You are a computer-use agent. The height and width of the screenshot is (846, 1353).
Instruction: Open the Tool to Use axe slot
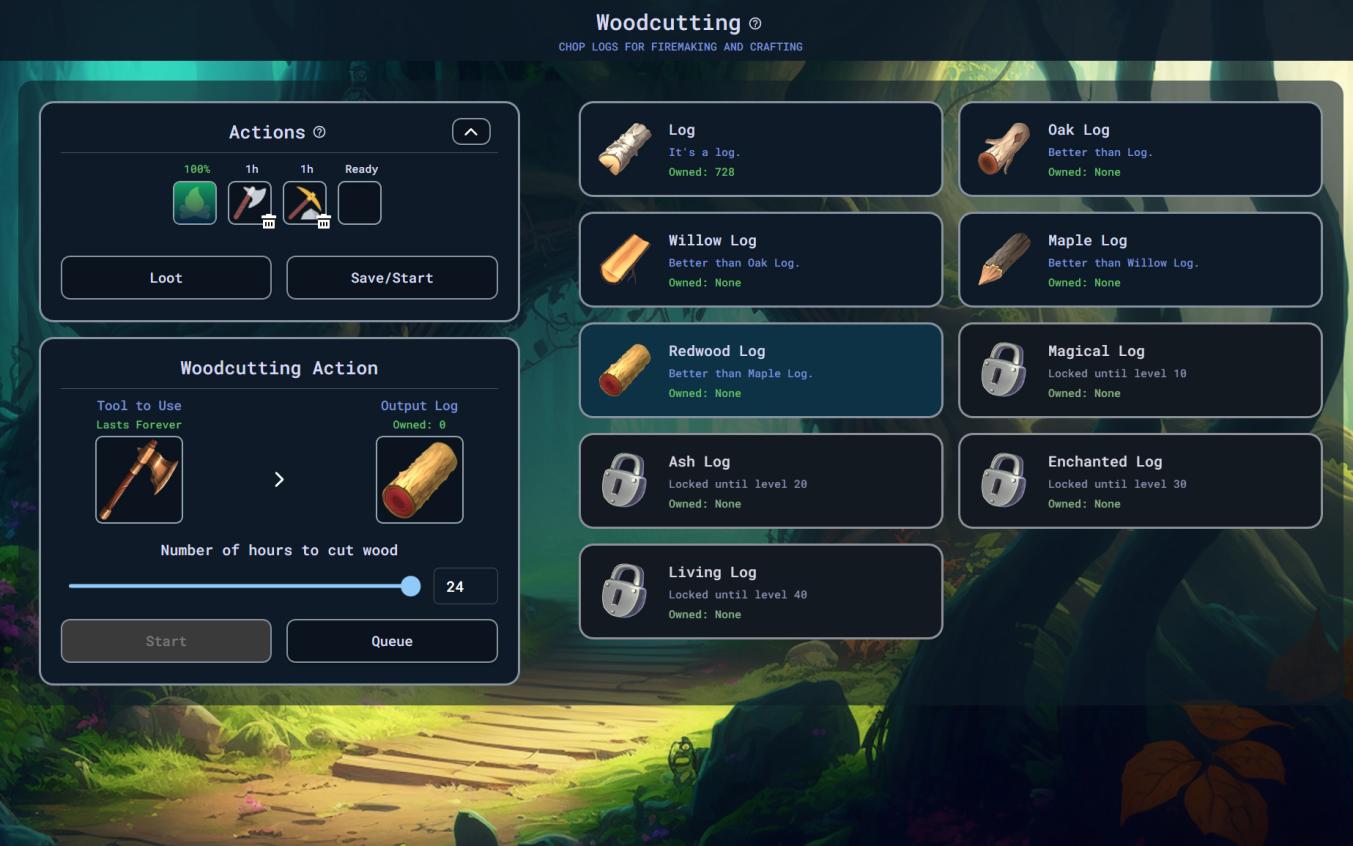[139, 480]
